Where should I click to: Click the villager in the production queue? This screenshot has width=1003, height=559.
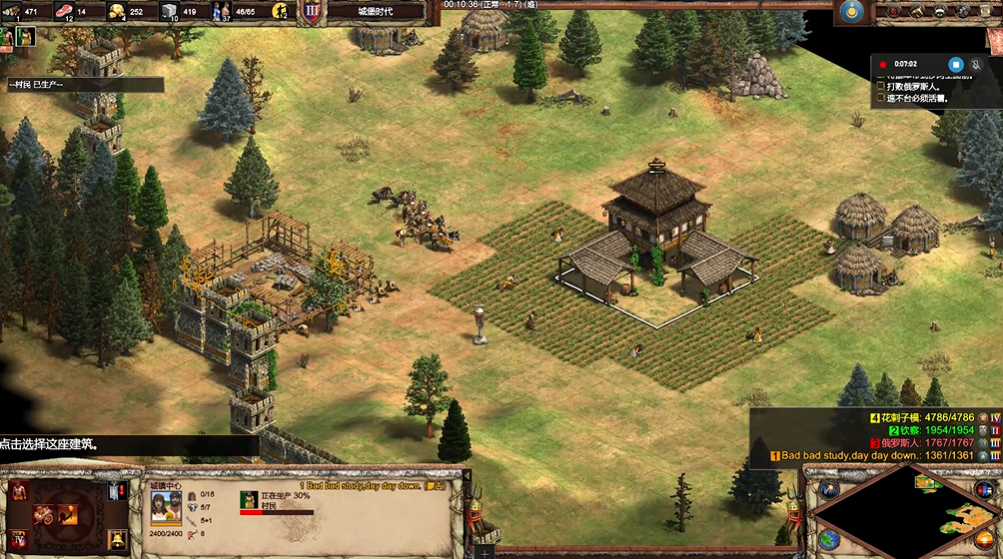coord(249,497)
